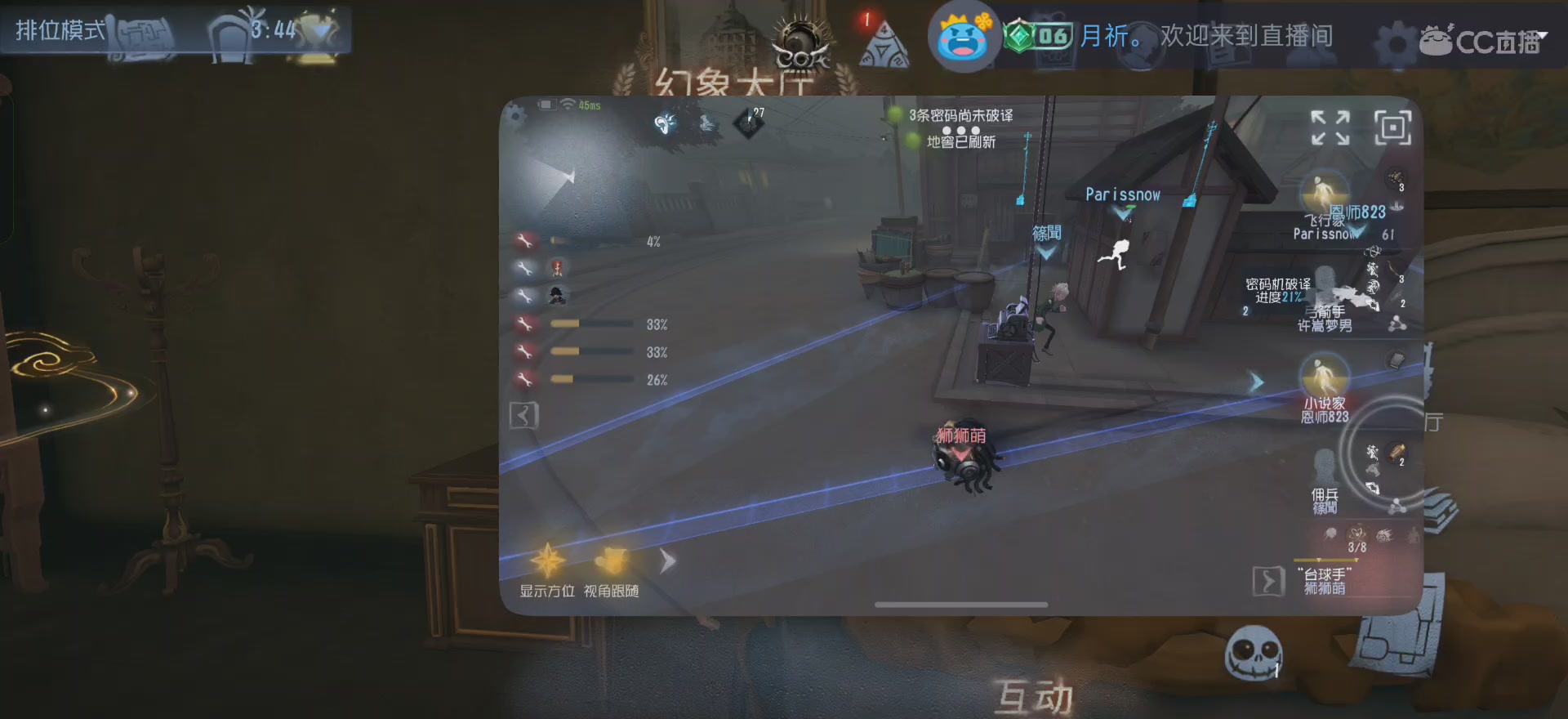Screen dimensions: 1568x719
Task: Toggle fullscreen with the expand arrows icon
Action: point(1331,129)
